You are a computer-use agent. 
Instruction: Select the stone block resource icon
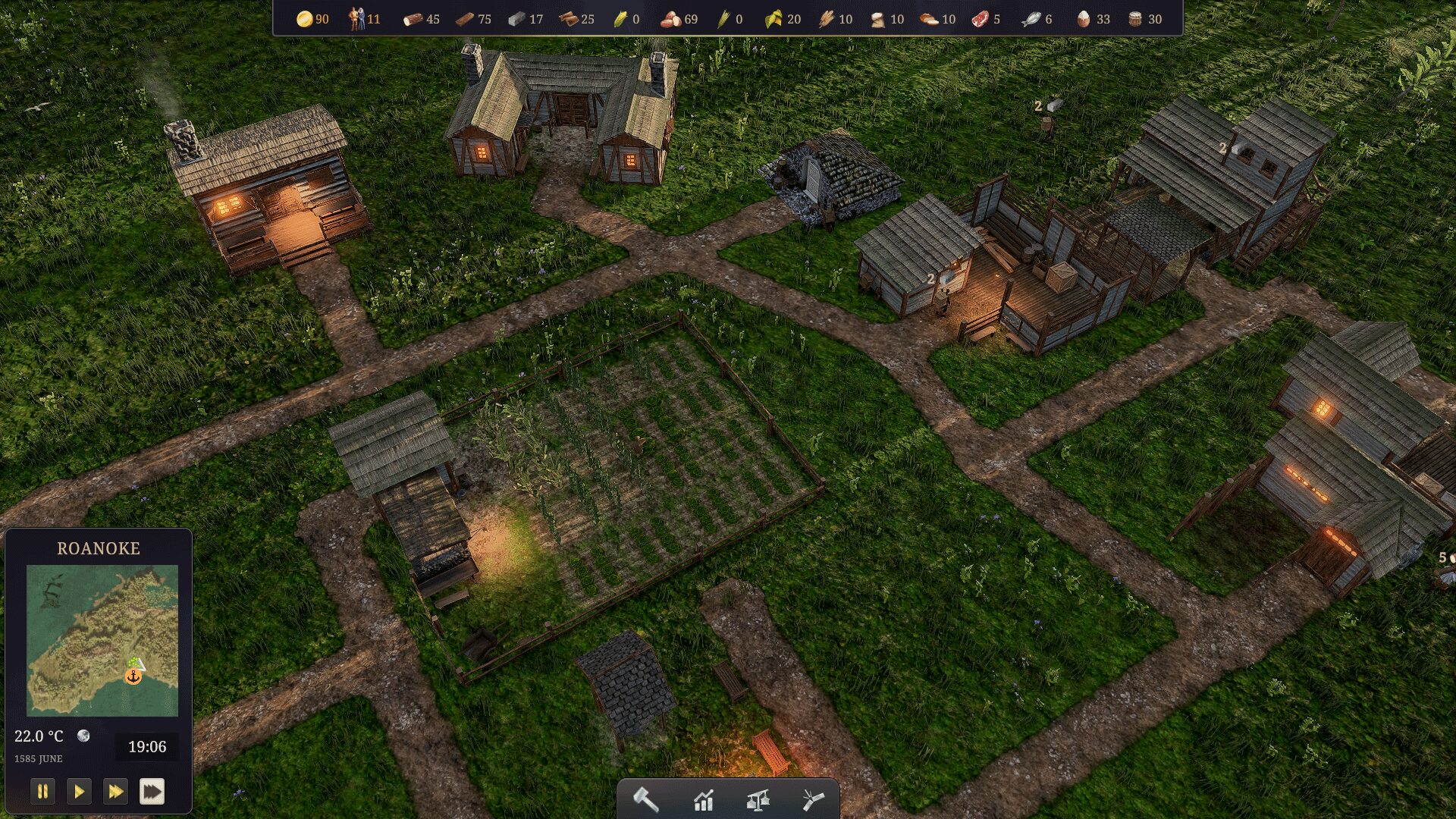point(516,19)
